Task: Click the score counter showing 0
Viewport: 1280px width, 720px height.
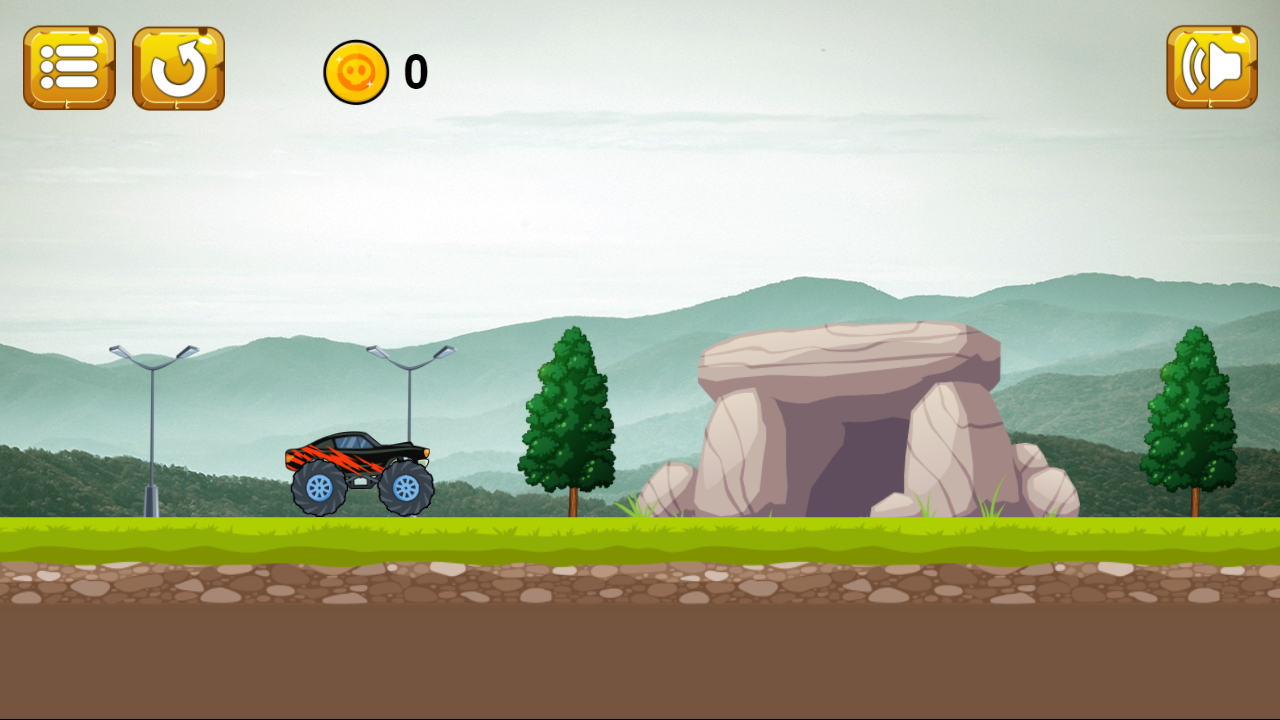Action: [415, 72]
